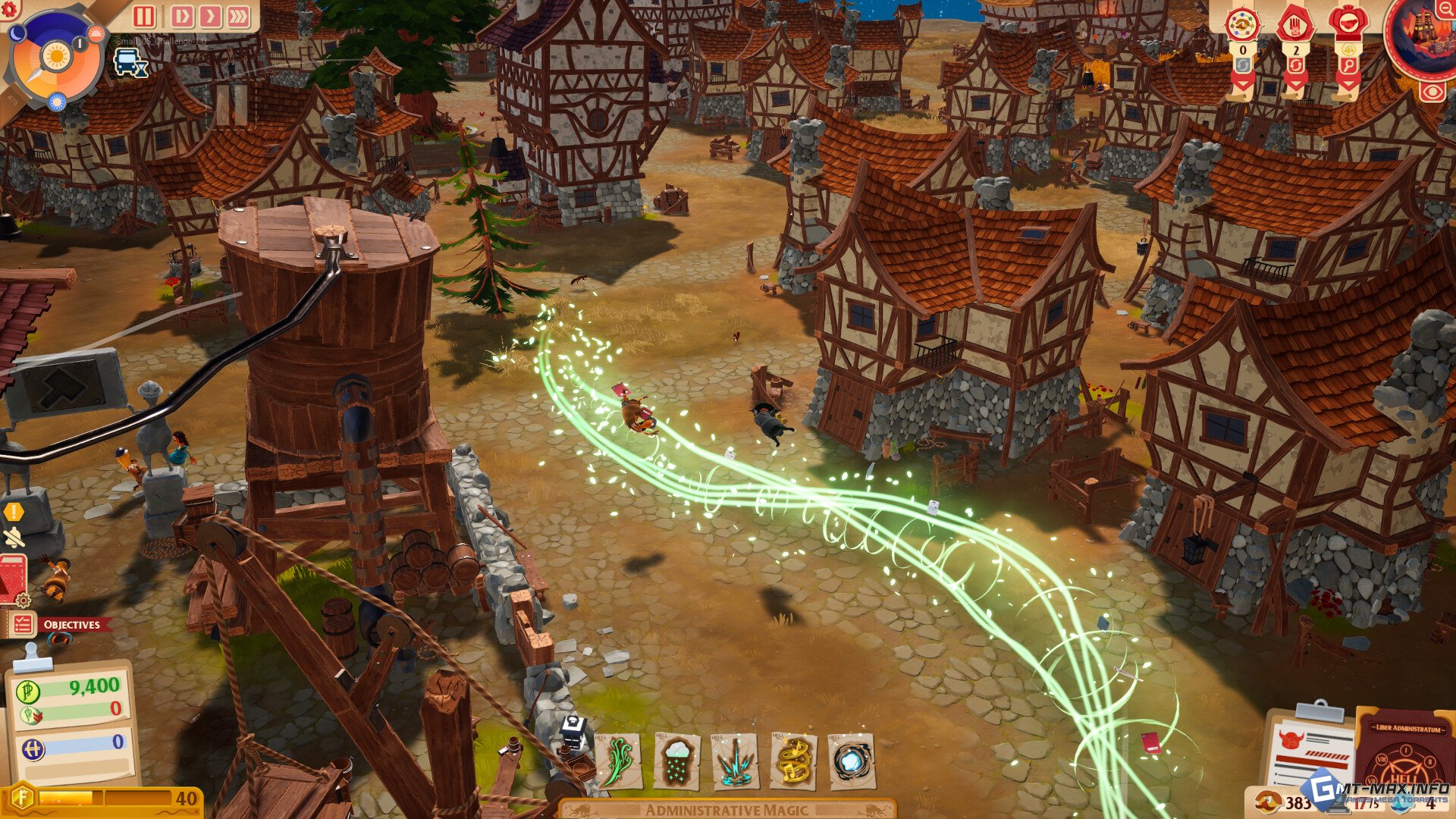This screenshot has height=819, width=1456.
Task: Toggle the eye visibility button
Action: (x=1432, y=93)
